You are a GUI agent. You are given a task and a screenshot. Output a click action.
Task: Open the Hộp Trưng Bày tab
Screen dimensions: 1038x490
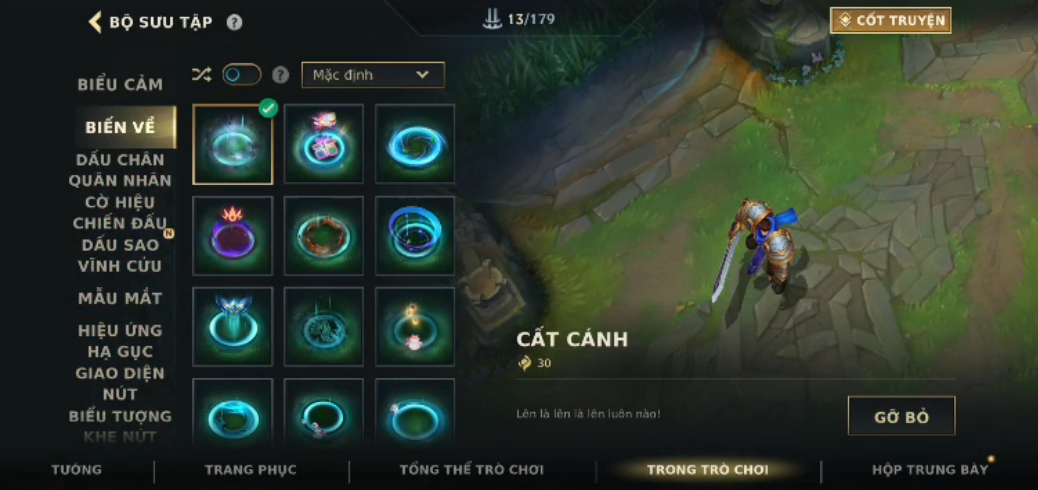coord(929,469)
